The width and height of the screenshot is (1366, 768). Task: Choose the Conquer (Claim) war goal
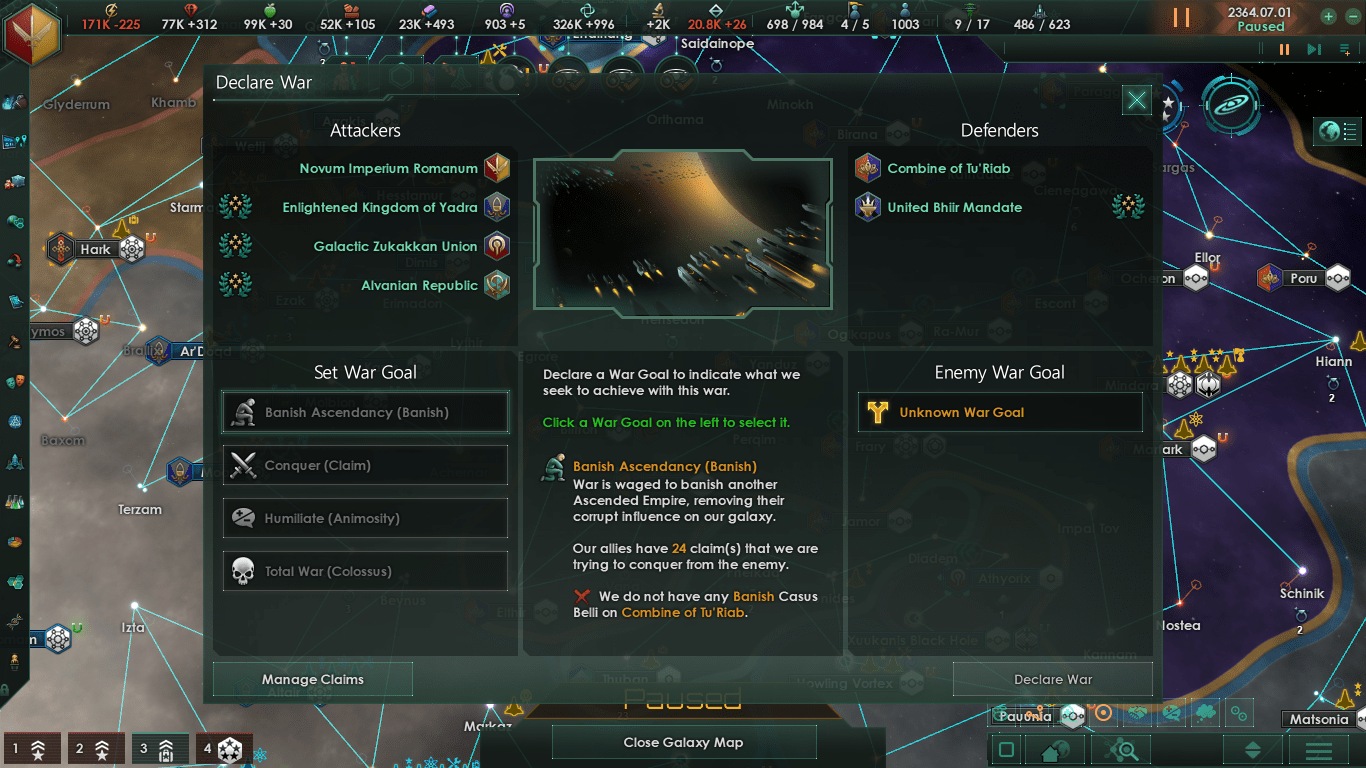pyautogui.click(x=365, y=466)
